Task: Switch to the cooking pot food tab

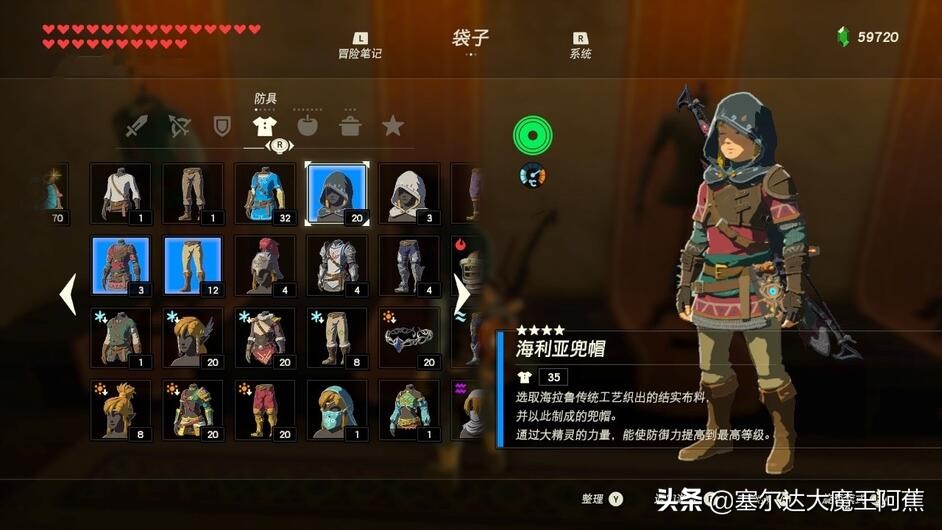Action: pos(350,127)
